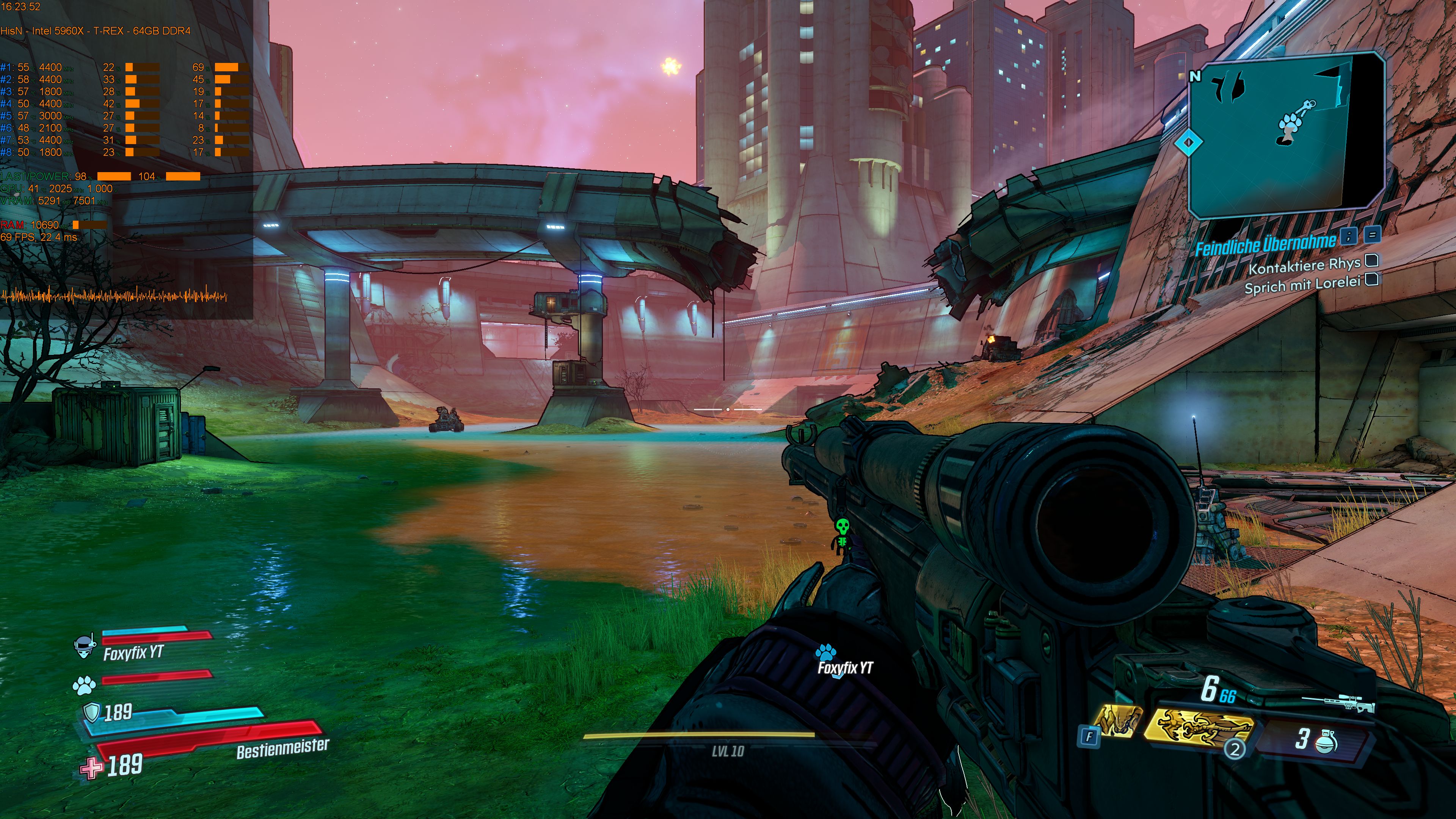1456x819 pixels.
Task: Select the diamond waypoint on the minimap edge
Action: click(1188, 143)
